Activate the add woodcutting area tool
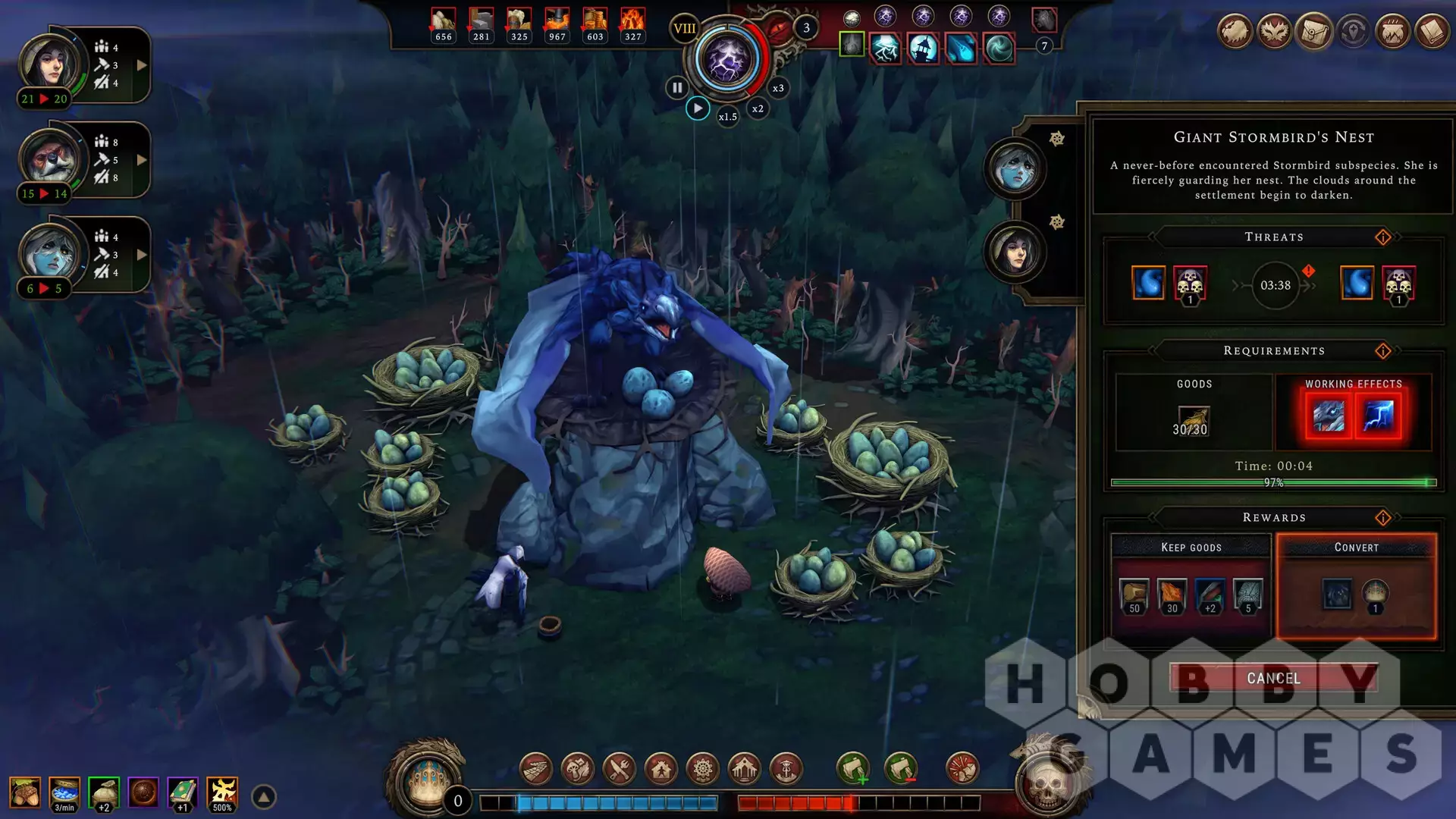The width and height of the screenshot is (1456, 819). point(852,769)
